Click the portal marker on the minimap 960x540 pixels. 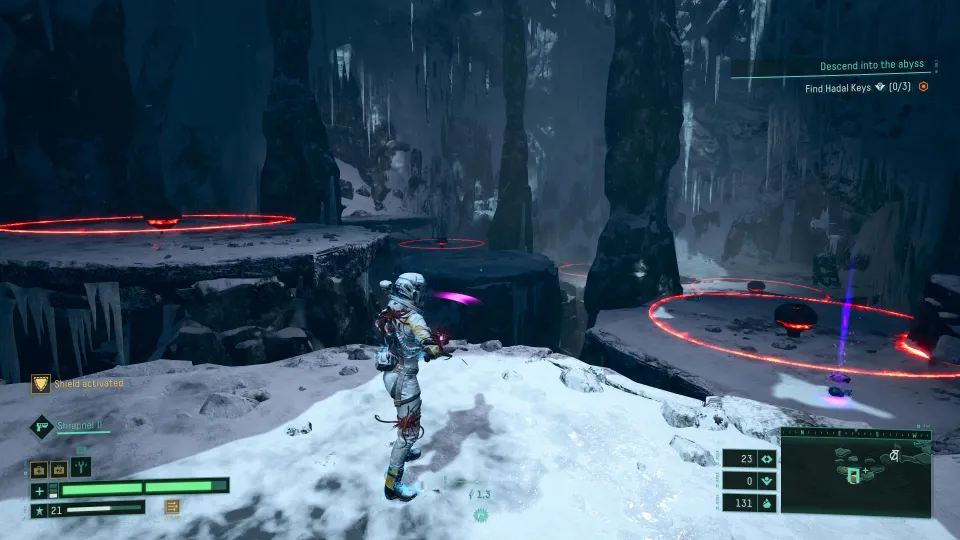coord(853,474)
